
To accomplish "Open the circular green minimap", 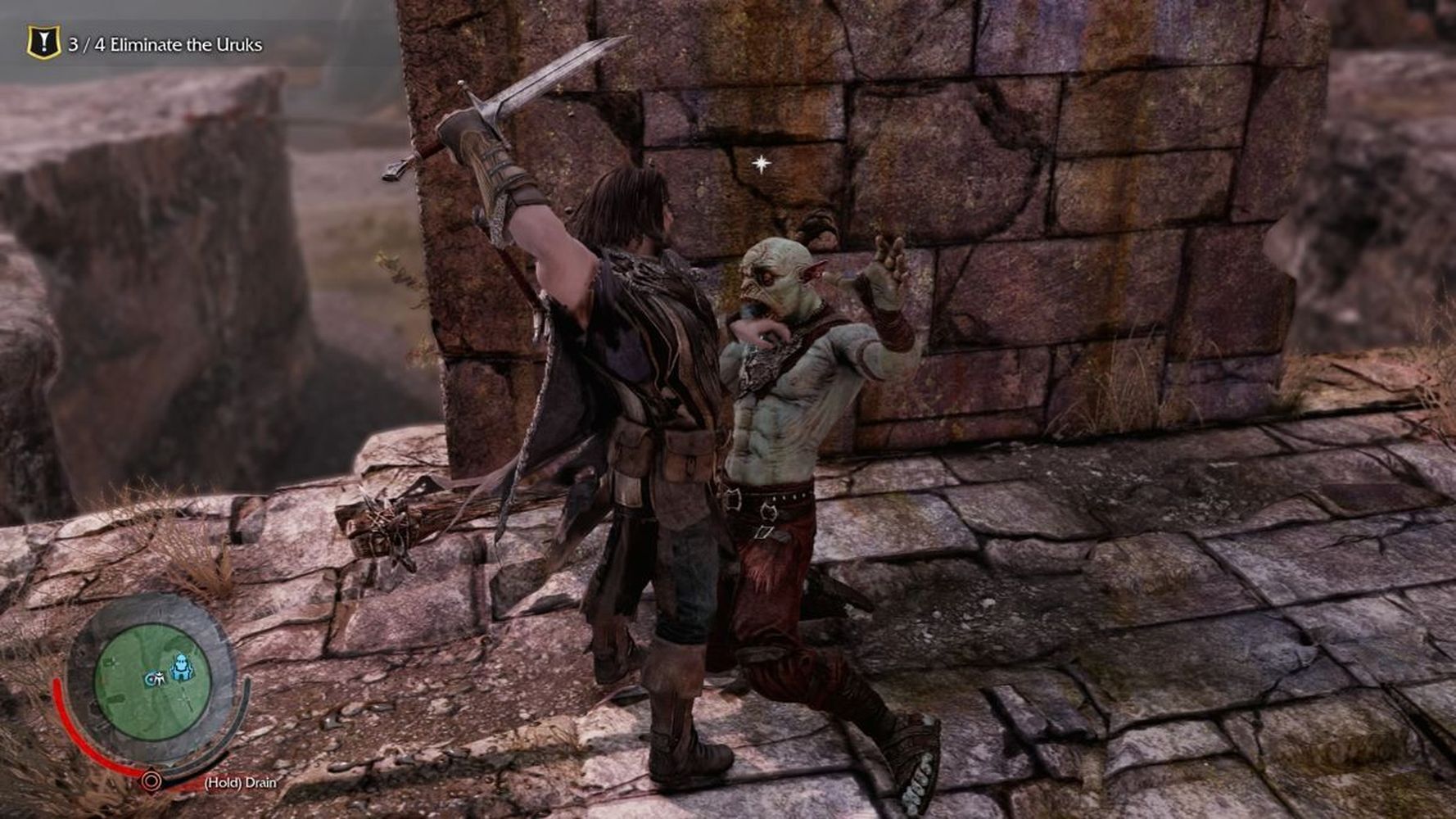I will click(152, 681).
